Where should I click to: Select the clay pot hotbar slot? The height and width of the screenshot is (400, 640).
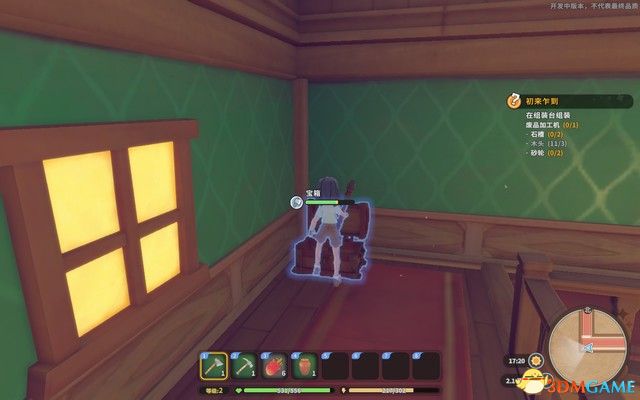coord(305,366)
